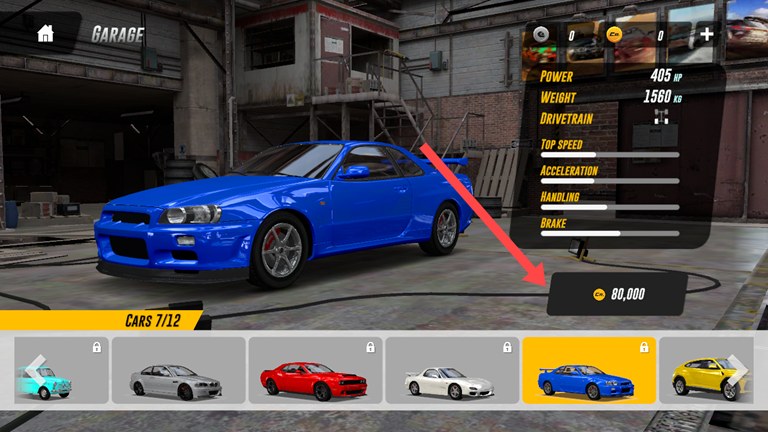768x432 pixels.
Task: Show next cars with the right arrow
Action: tap(738, 369)
